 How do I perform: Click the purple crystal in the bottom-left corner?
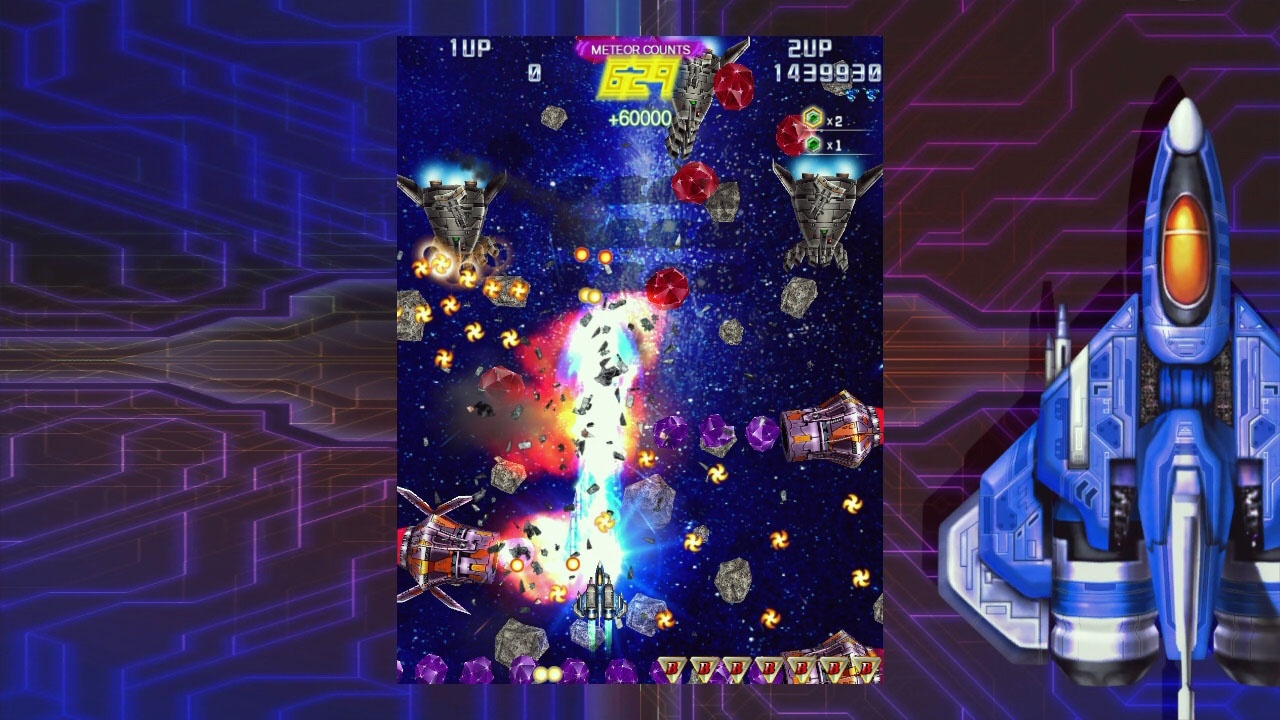434,668
